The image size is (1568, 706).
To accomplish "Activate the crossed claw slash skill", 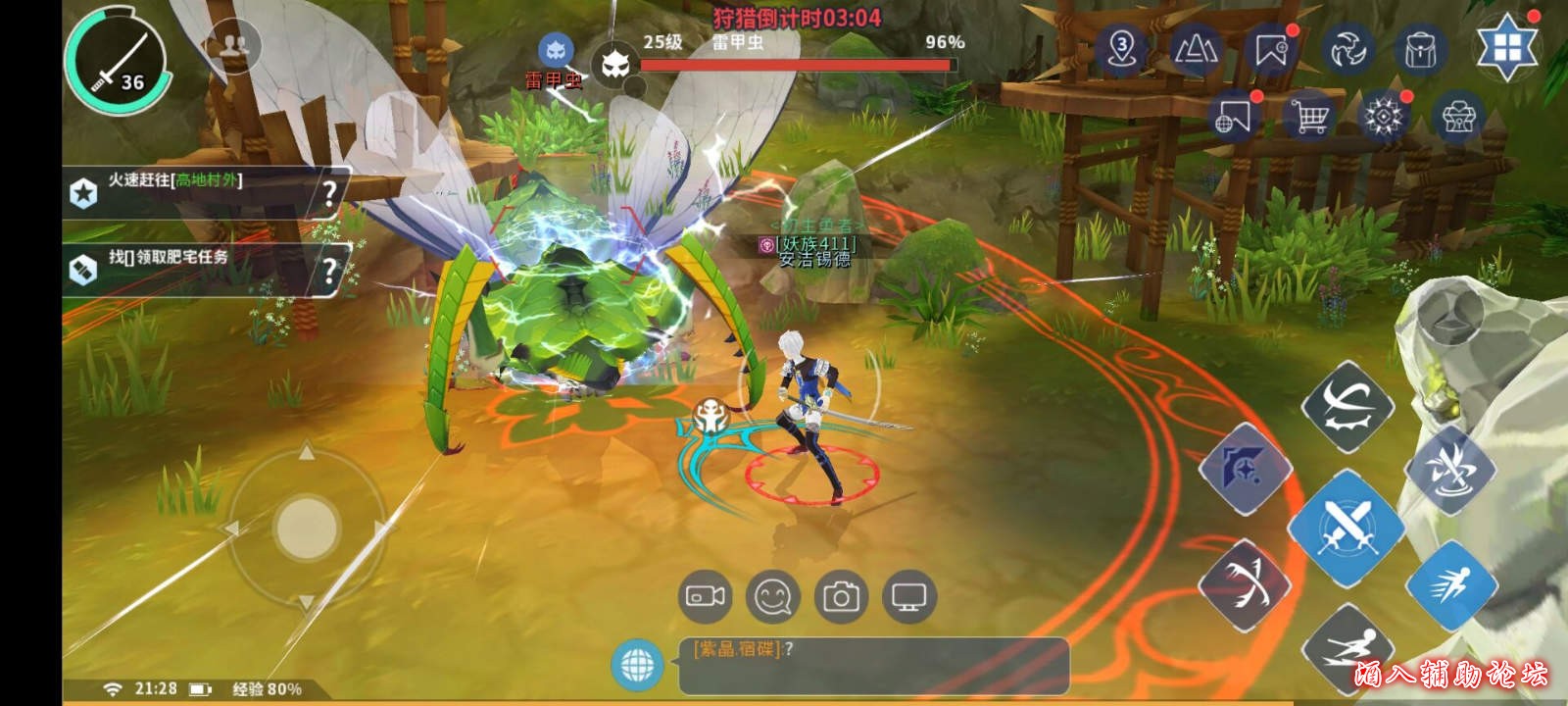I will click(1245, 585).
